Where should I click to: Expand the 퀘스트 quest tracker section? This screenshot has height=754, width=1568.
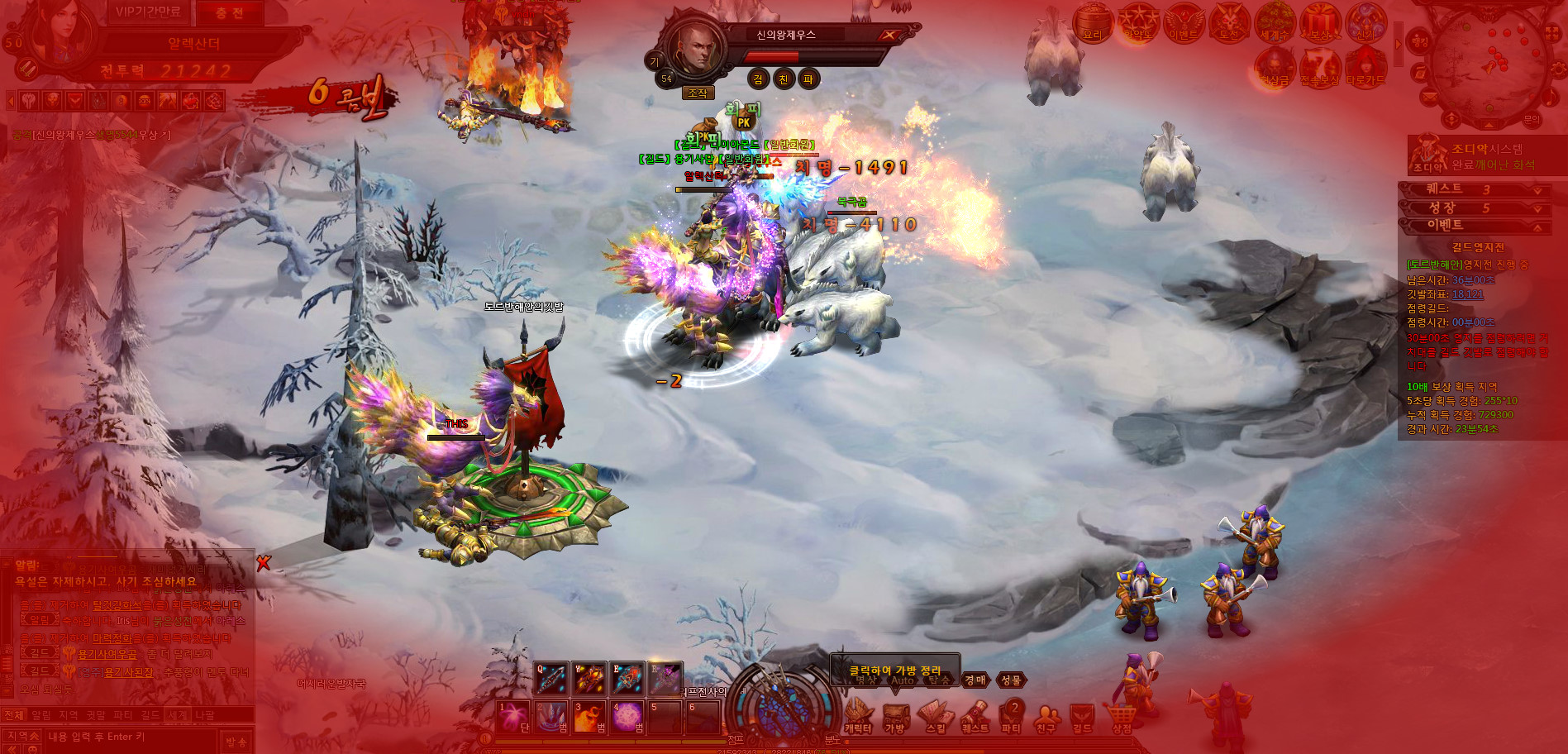1537,189
